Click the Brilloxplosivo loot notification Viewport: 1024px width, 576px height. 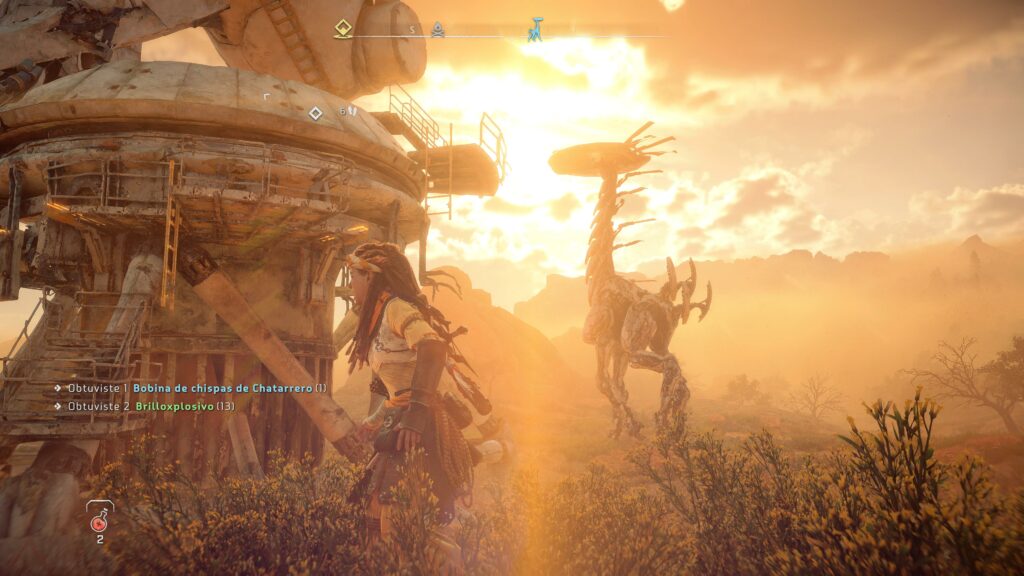coord(174,406)
